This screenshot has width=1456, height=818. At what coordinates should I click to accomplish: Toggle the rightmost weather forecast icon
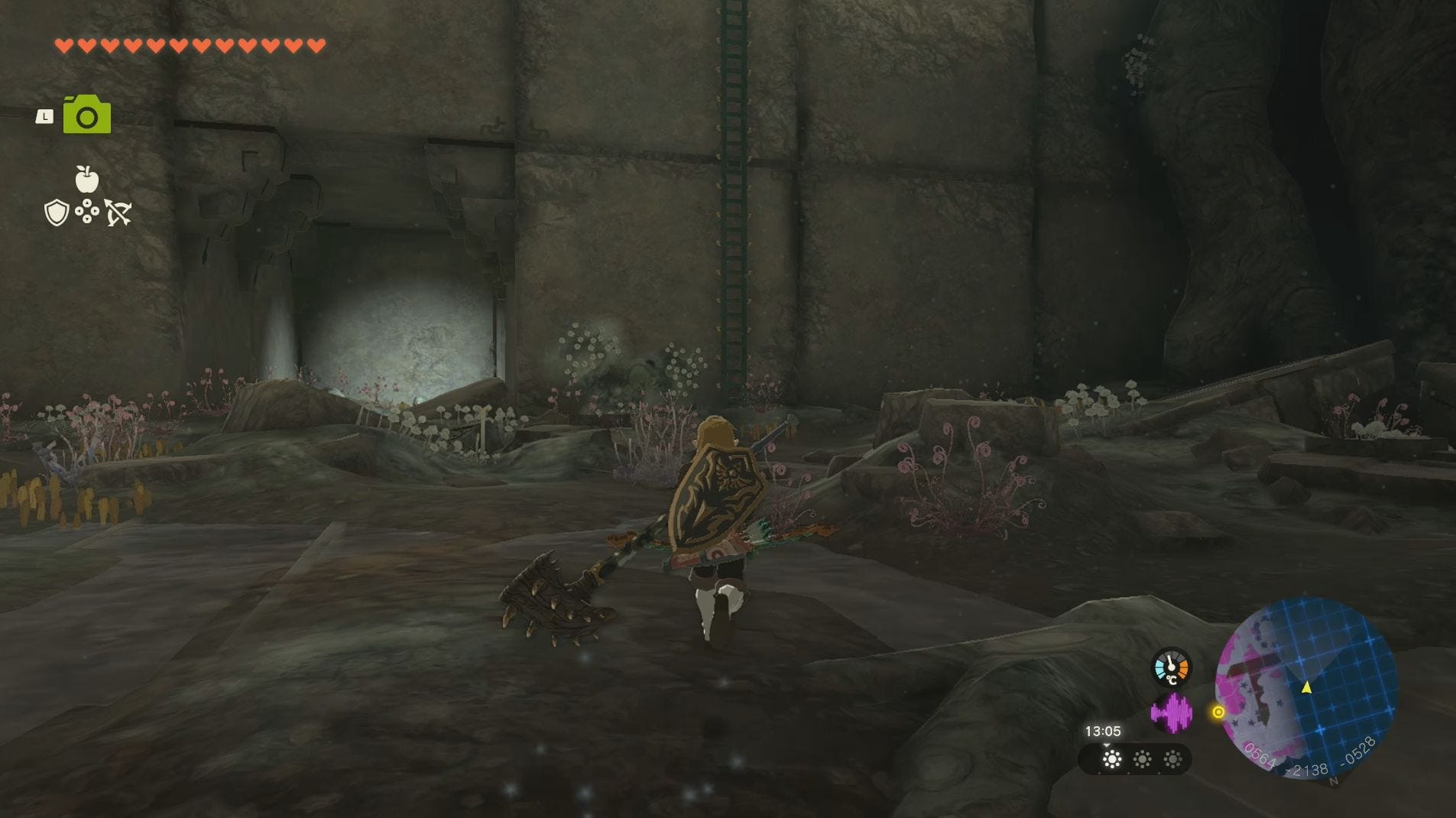pyautogui.click(x=1172, y=760)
